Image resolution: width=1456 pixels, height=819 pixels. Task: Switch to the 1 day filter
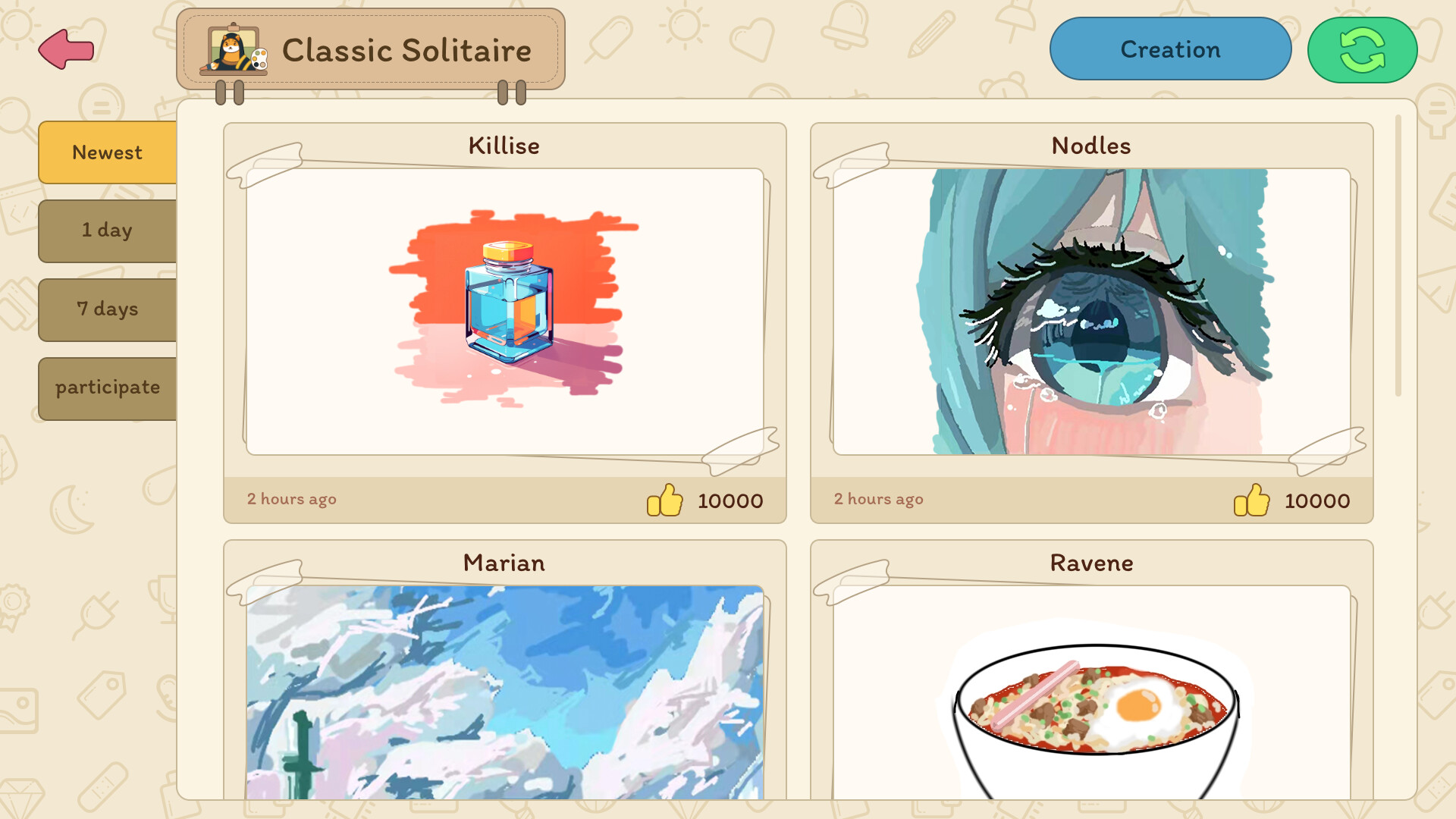(107, 231)
